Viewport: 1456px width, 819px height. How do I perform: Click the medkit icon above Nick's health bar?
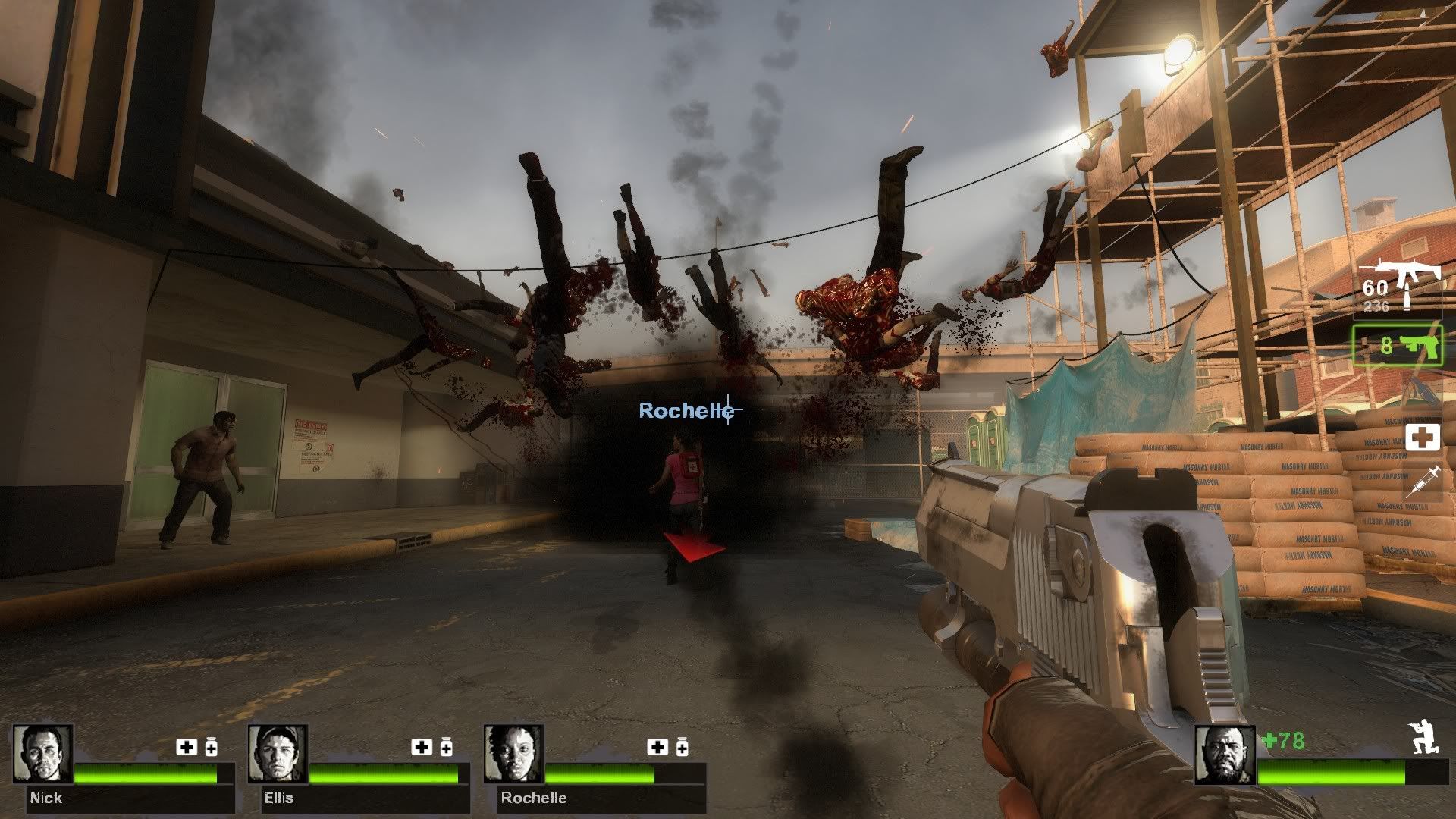click(187, 748)
